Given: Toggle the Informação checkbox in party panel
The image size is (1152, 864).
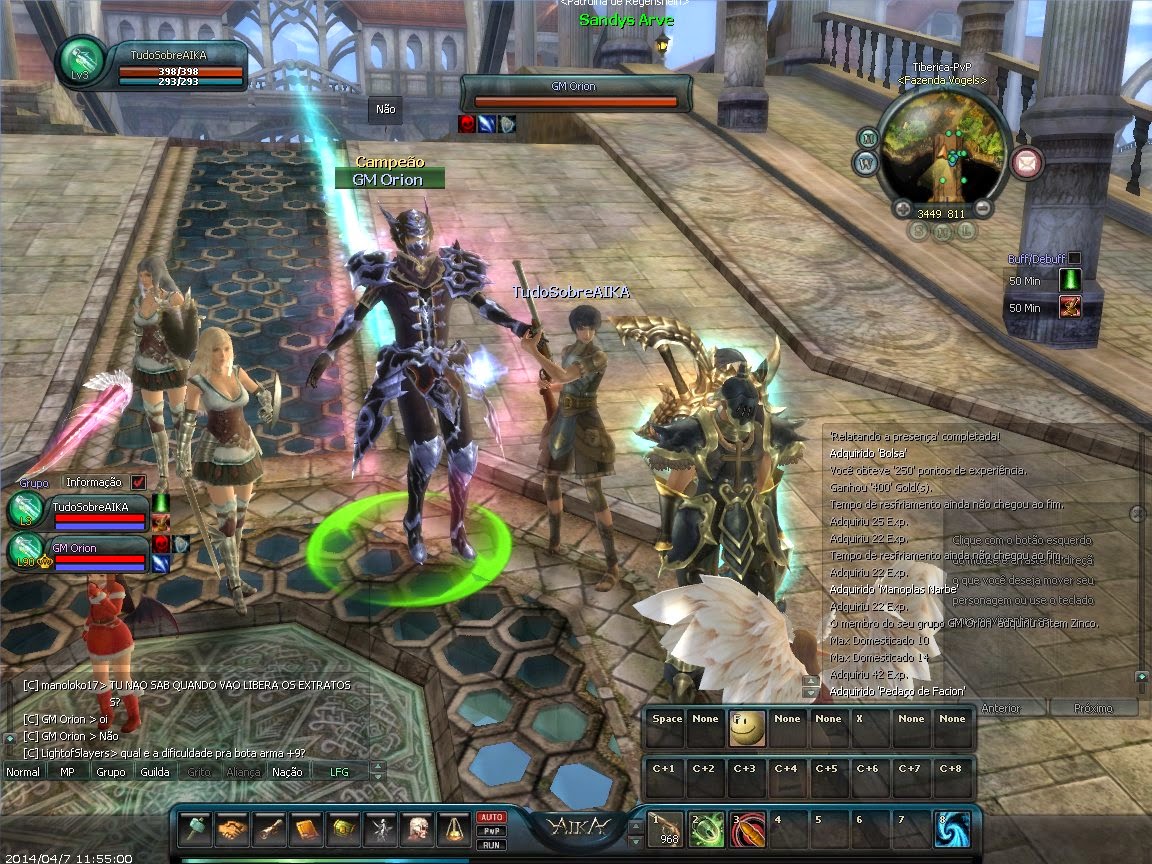Looking at the screenshot, I should pos(138,482).
